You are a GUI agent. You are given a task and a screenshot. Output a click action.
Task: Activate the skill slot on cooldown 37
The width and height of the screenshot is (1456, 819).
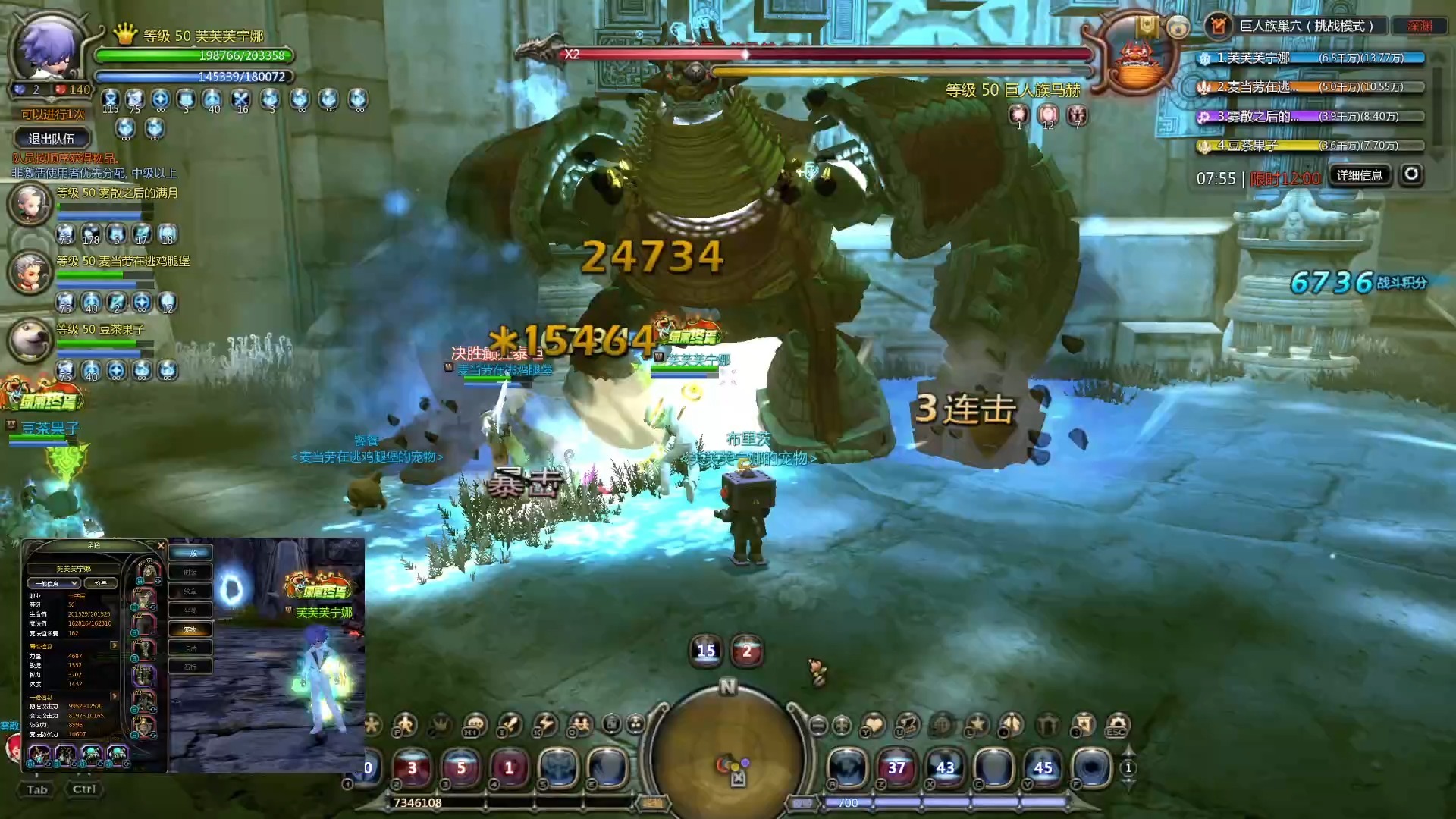896,767
